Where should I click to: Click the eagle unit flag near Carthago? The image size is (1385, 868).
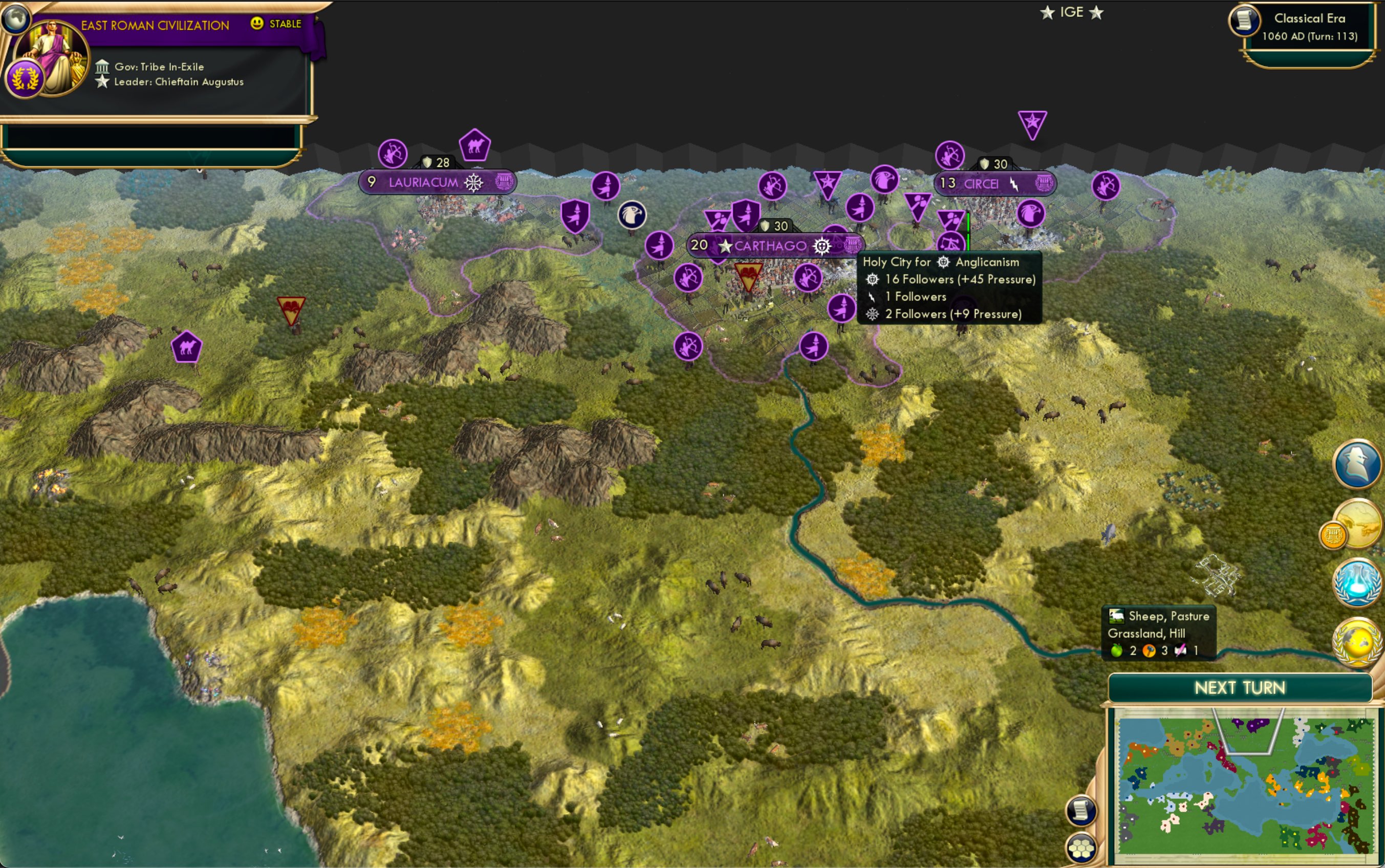[632, 215]
